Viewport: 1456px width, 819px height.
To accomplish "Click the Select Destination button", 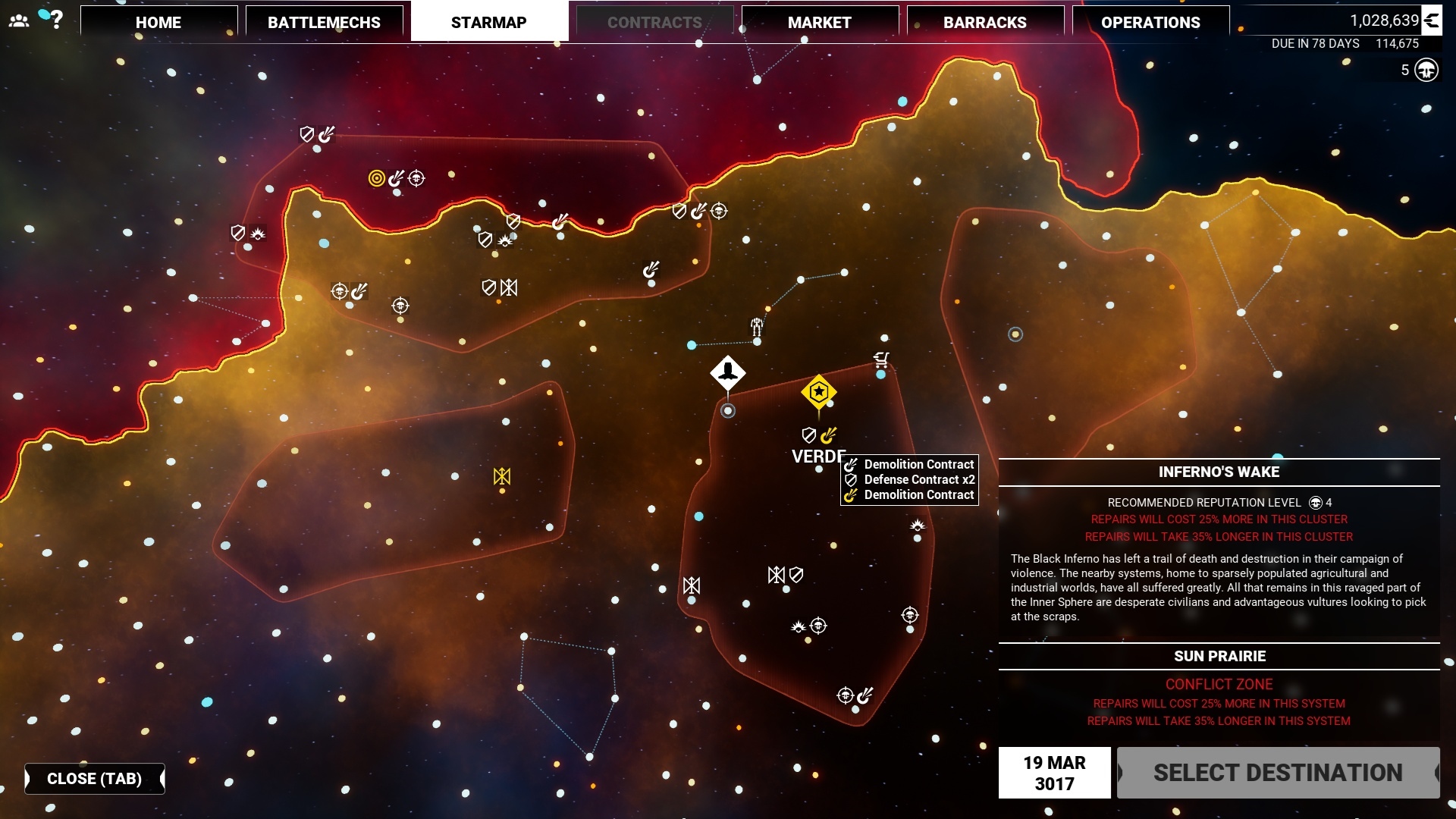I will point(1278,773).
